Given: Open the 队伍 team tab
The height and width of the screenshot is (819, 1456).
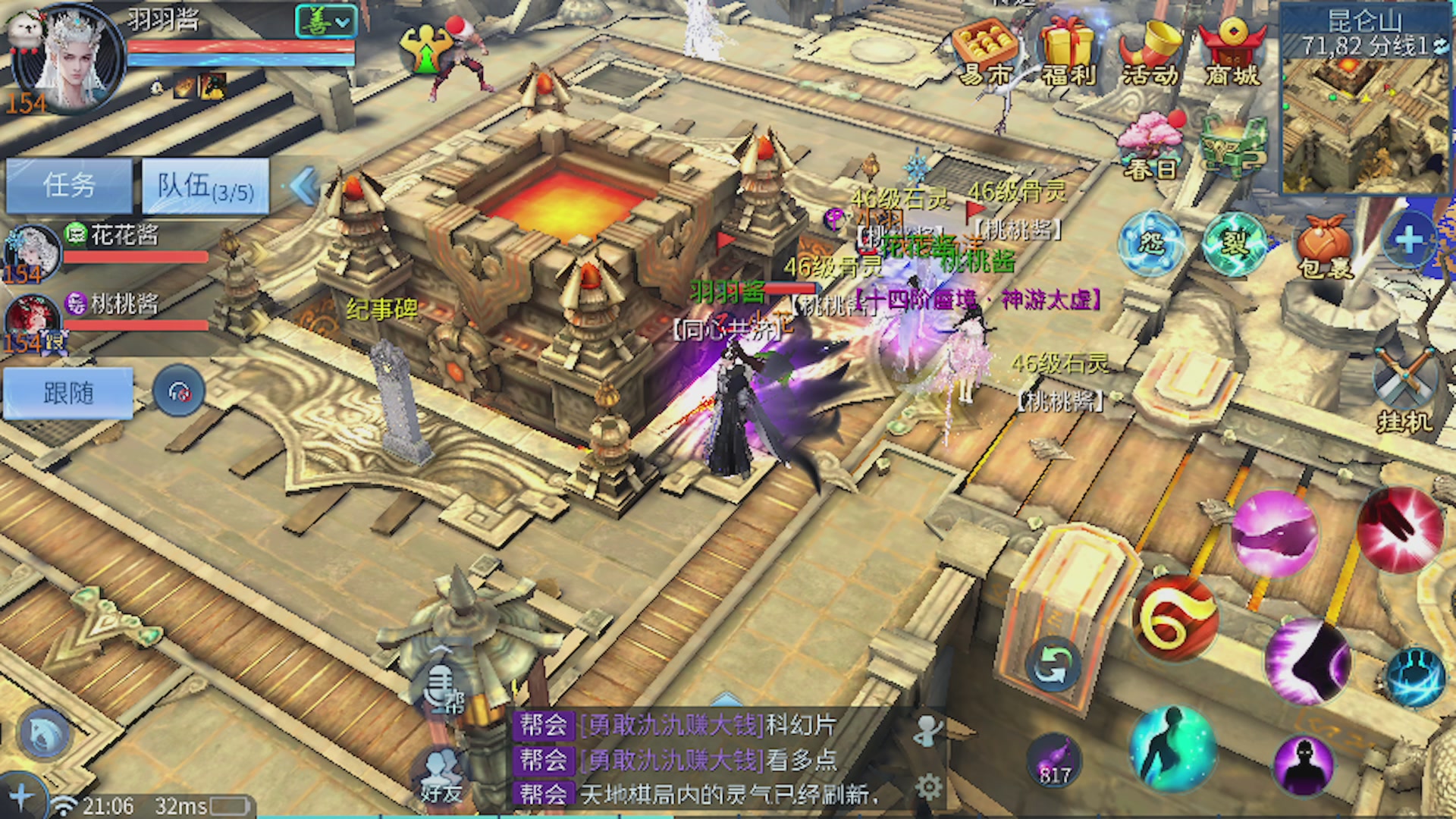Looking at the screenshot, I should pyautogui.click(x=205, y=186).
